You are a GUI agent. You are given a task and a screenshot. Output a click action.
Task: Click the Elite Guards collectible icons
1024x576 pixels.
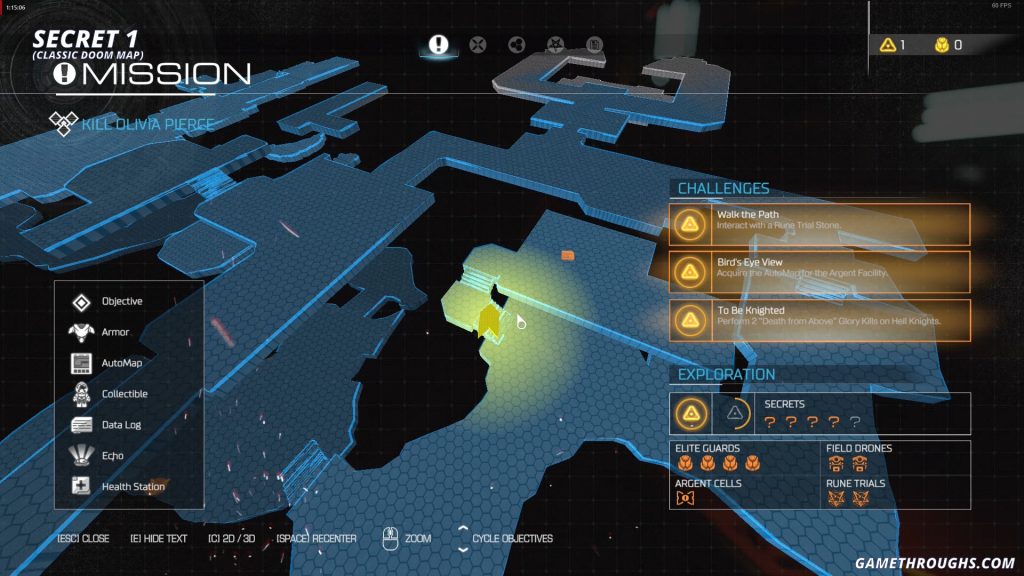718,464
